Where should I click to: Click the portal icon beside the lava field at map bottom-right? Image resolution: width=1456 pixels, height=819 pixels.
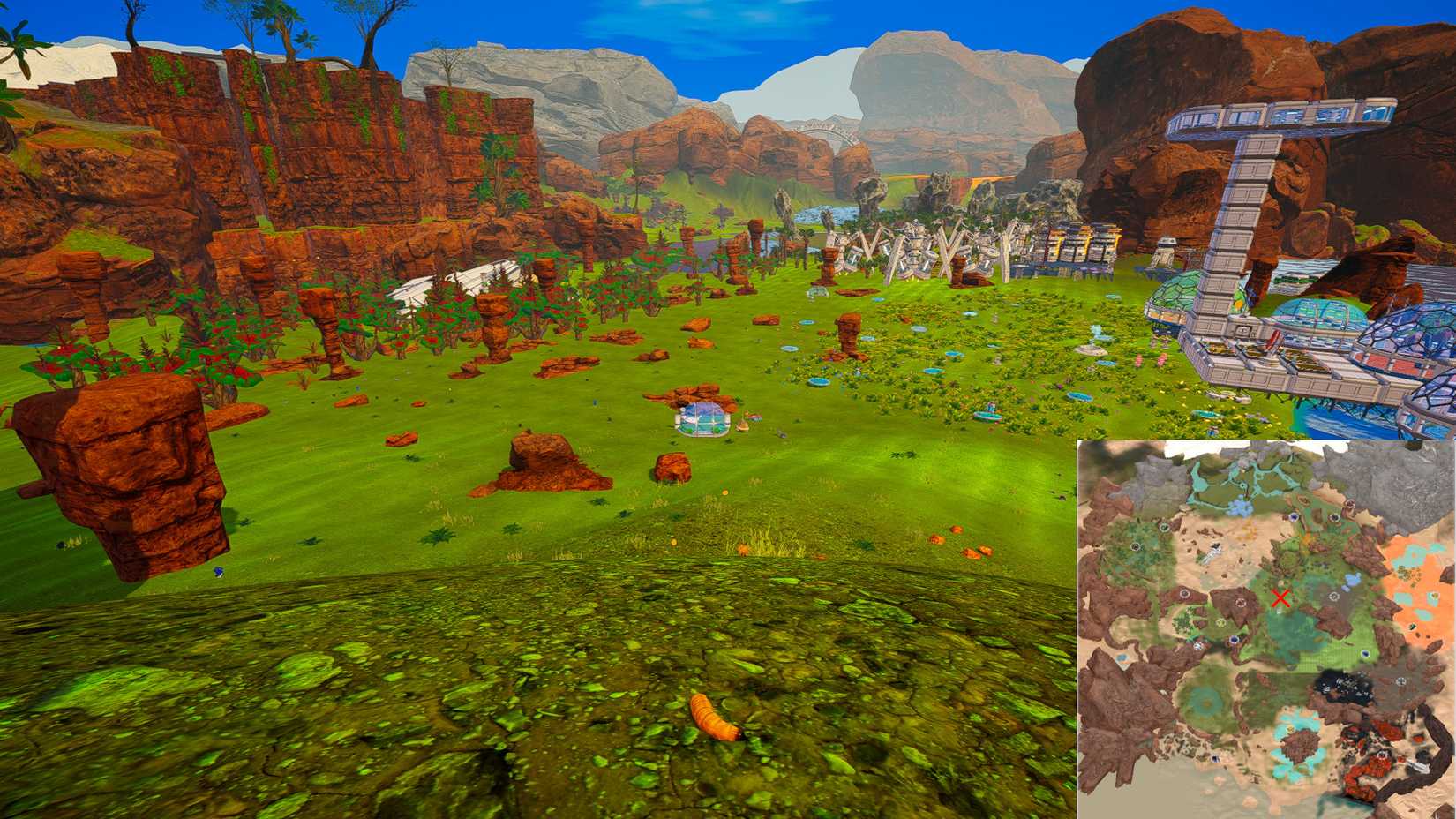[x=1382, y=755]
